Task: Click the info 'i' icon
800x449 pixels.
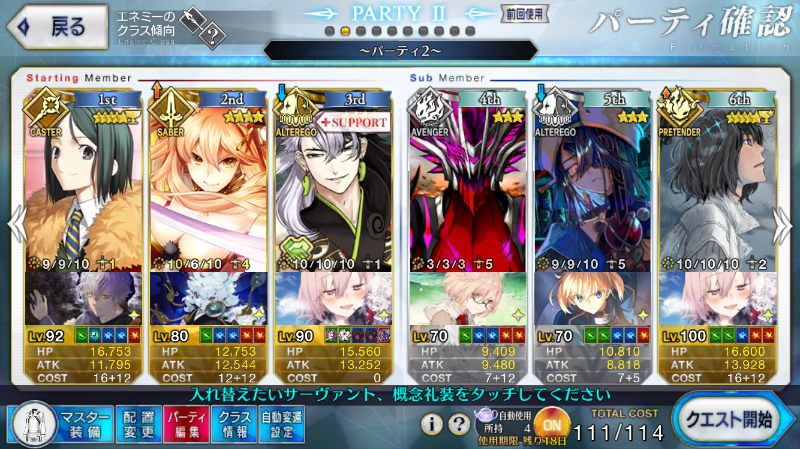Action: point(431,423)
